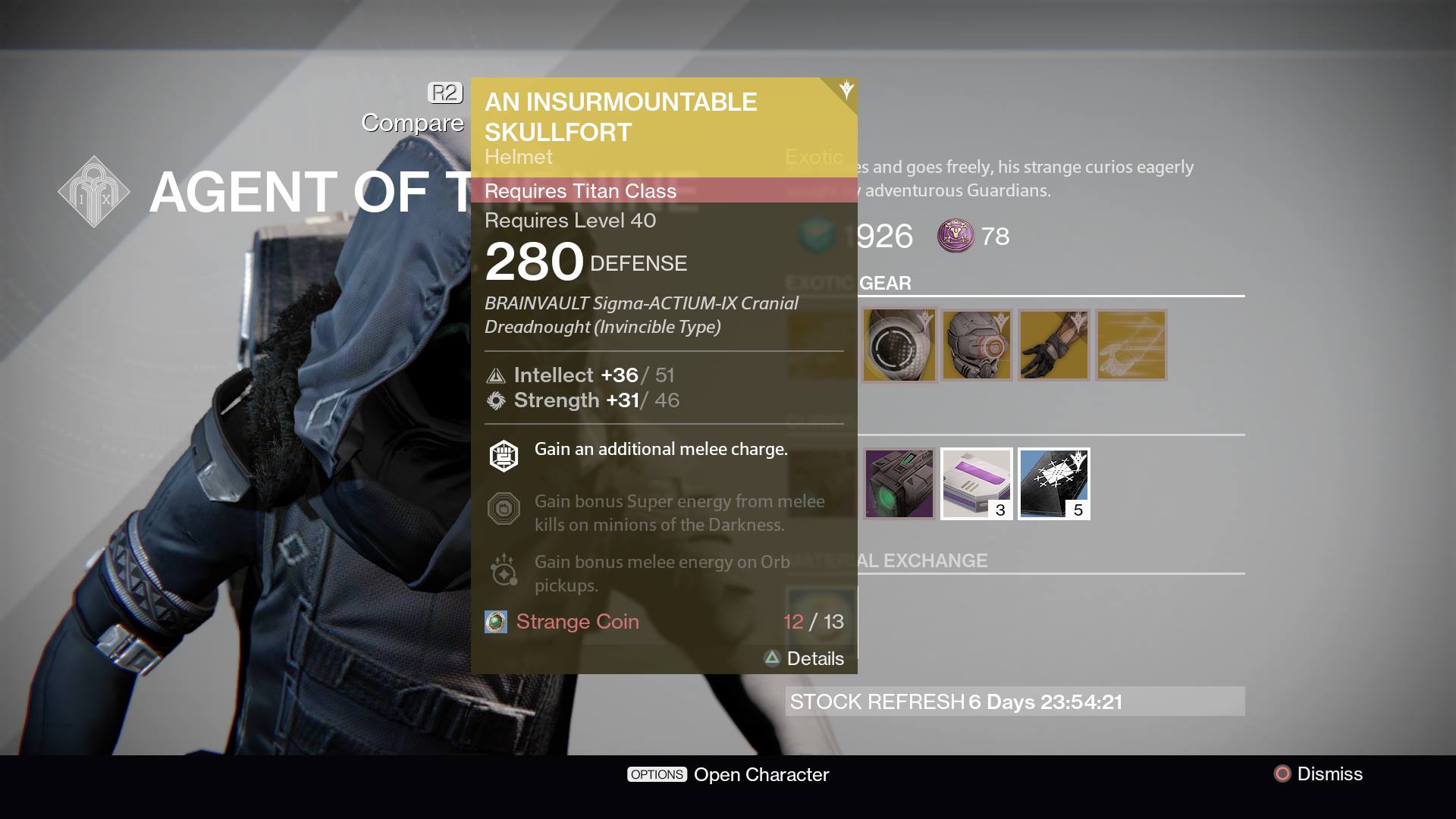Click the Motes of Light currency icon
Image resolution: width=1456 pixels, height=819 pixels.
click(x=956, y=237)
